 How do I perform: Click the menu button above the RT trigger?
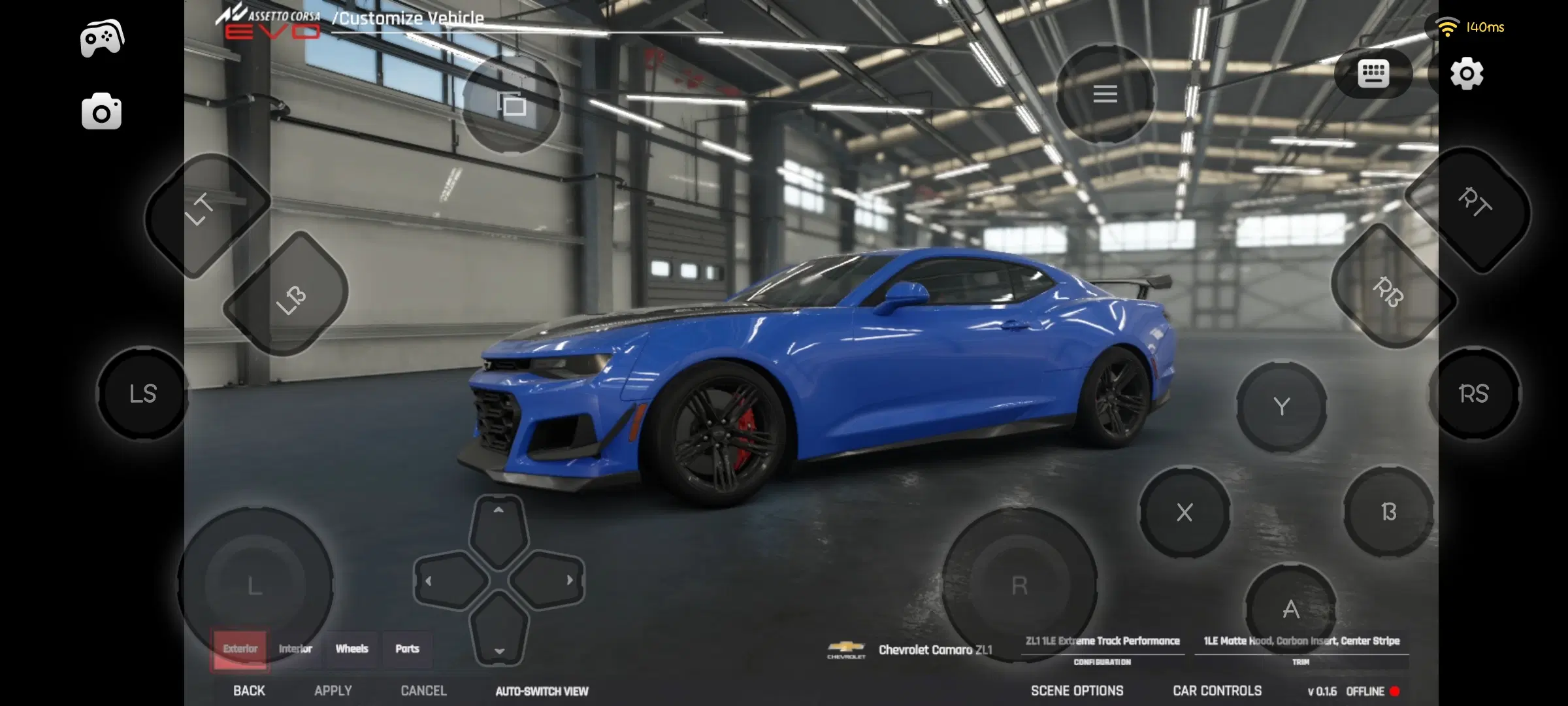[x=1105, y=95]
